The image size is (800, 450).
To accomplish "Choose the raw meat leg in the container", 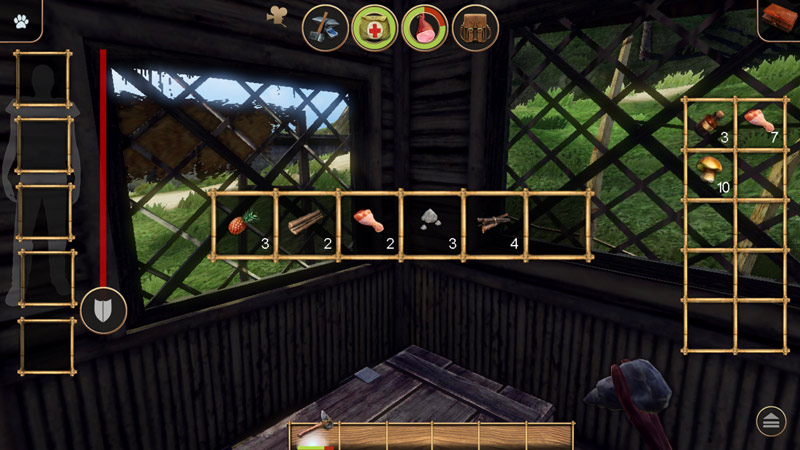I will click(x=369, y=225).
